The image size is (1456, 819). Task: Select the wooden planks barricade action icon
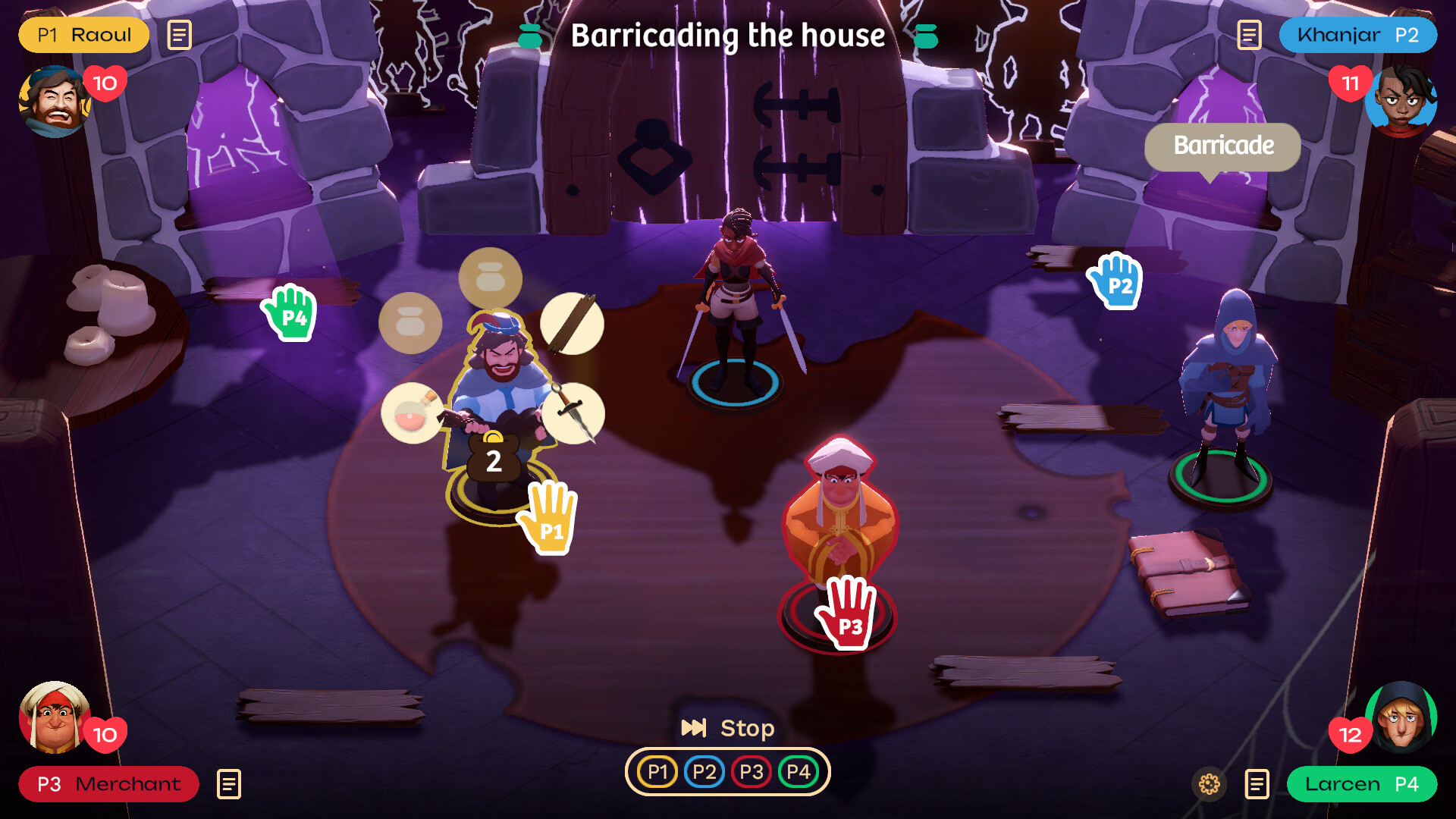573,324
